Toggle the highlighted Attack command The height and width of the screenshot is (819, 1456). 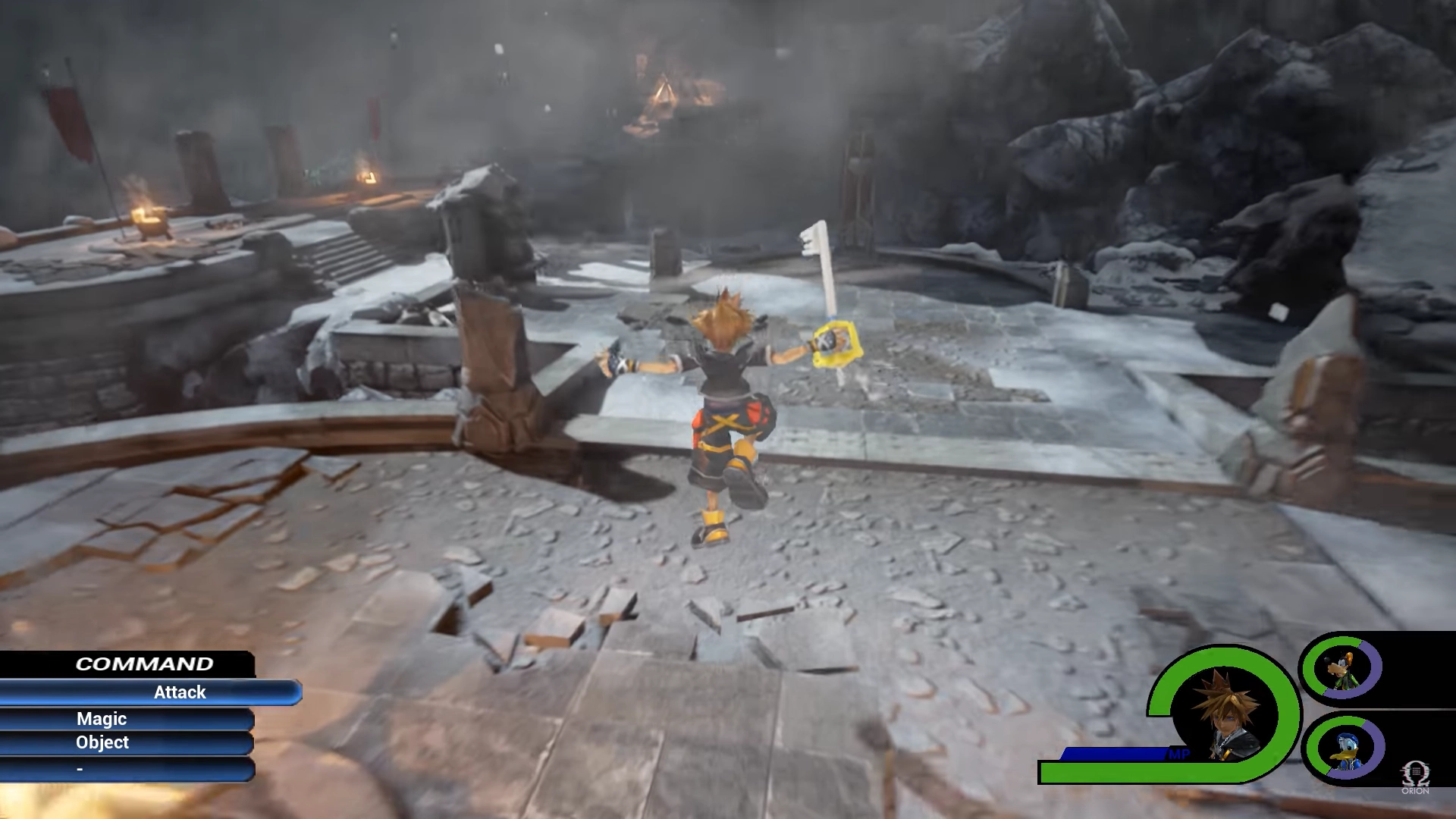179,692
